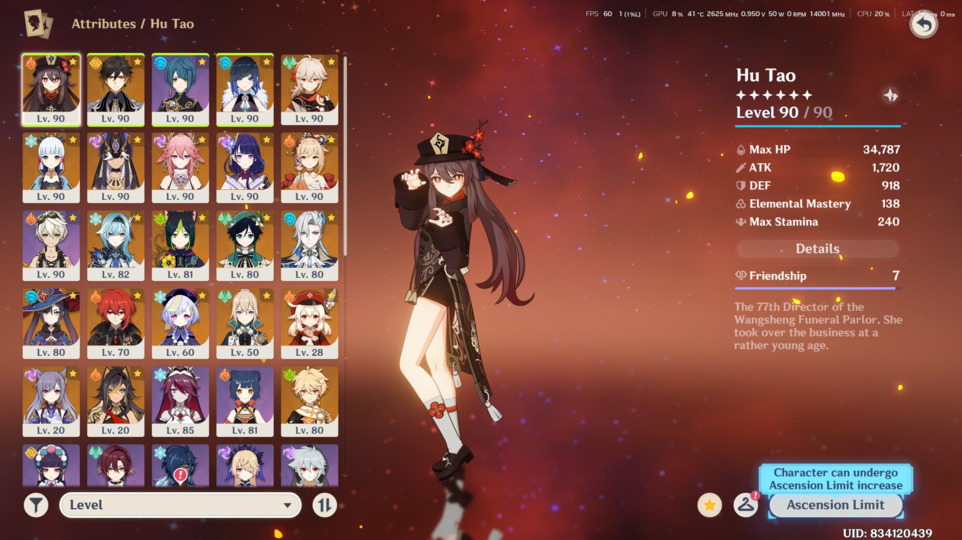Screen dimensions: 962x540
Task: Open the character filter funnel
Action: (x=36, y=505)
